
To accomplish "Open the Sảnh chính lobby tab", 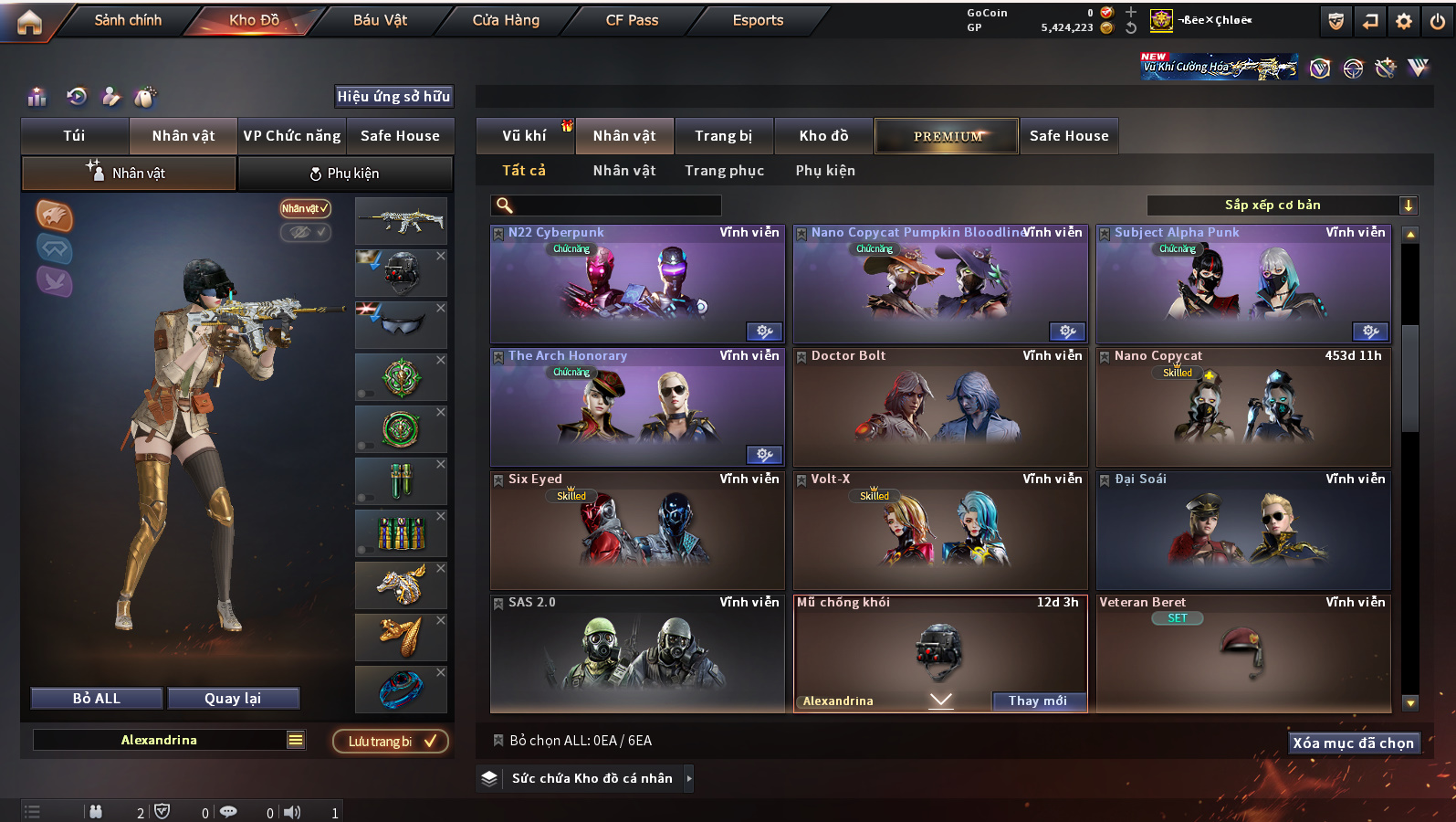I will [x=128, y=20].
